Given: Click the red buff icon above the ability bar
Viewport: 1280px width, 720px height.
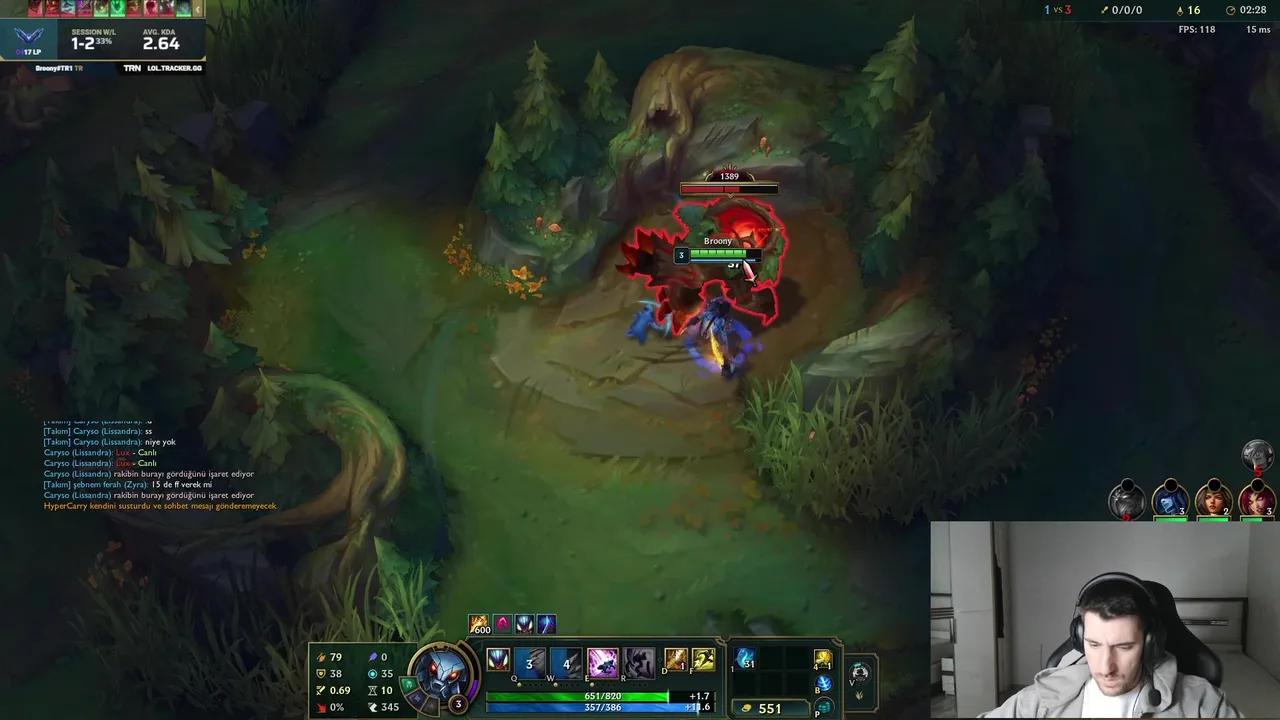Looking at the screenshot, I should (x=502, y=624).
